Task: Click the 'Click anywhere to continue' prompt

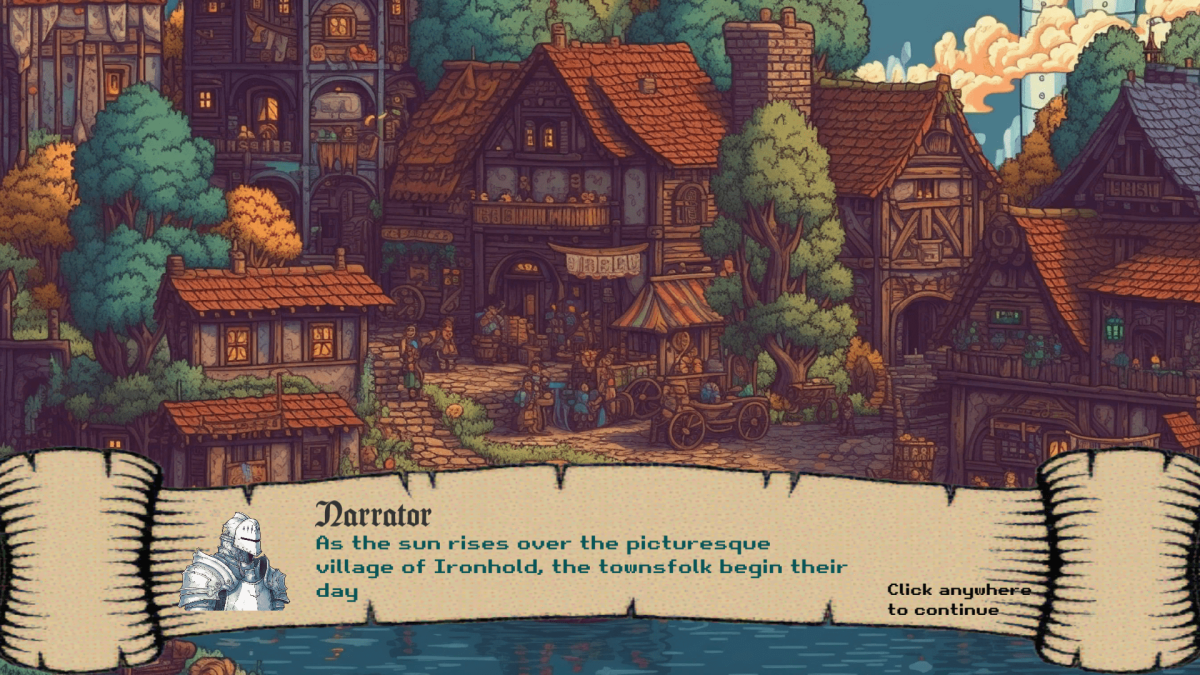Action: pyautogui.click(x=957, y=599)
